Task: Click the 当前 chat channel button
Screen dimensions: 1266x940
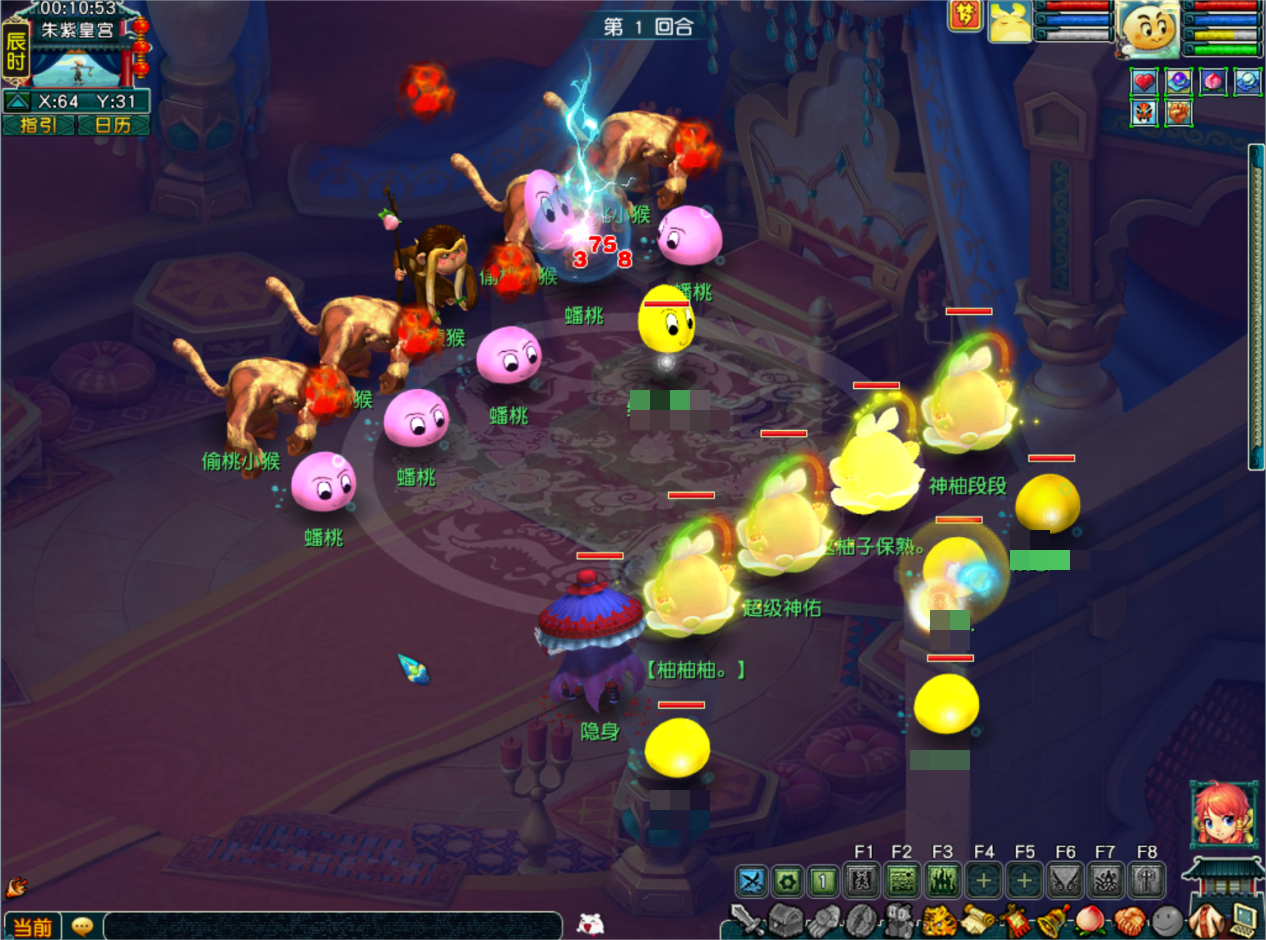Action: [x=32, y=926]
